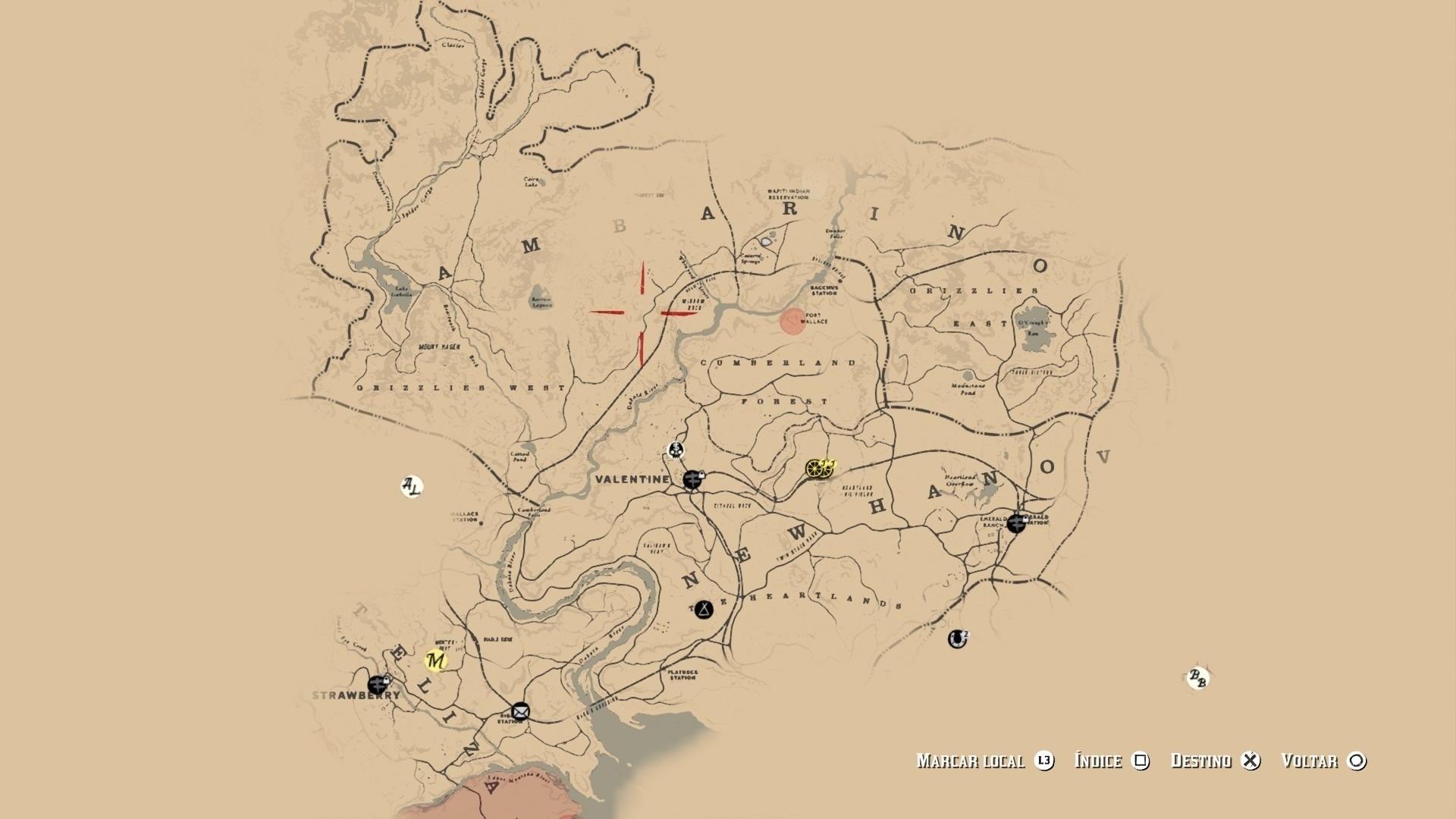Click the red crosshair waypoint in Ambarino

[641, 314]
